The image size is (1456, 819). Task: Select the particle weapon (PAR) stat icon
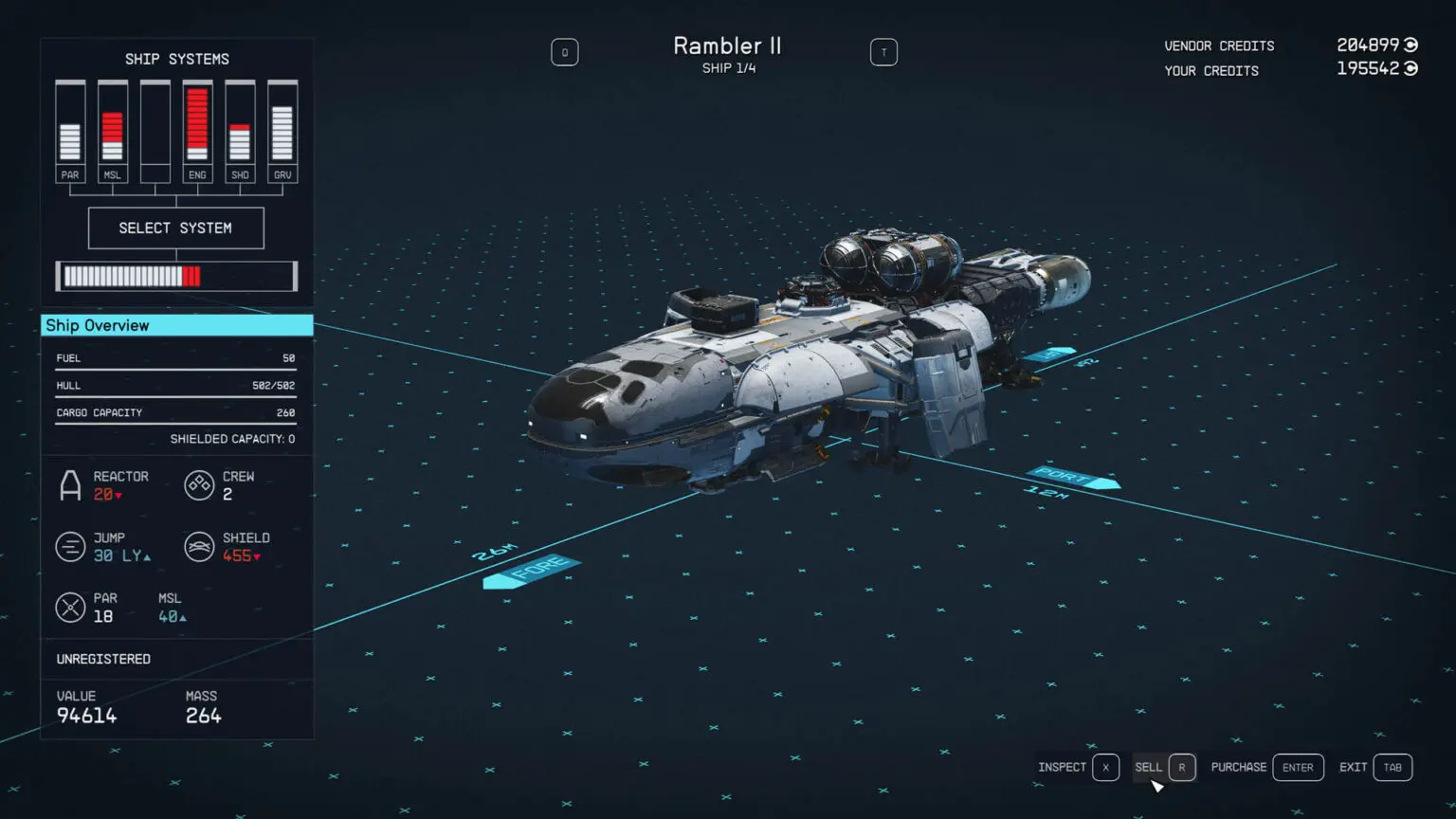point(71,607)
